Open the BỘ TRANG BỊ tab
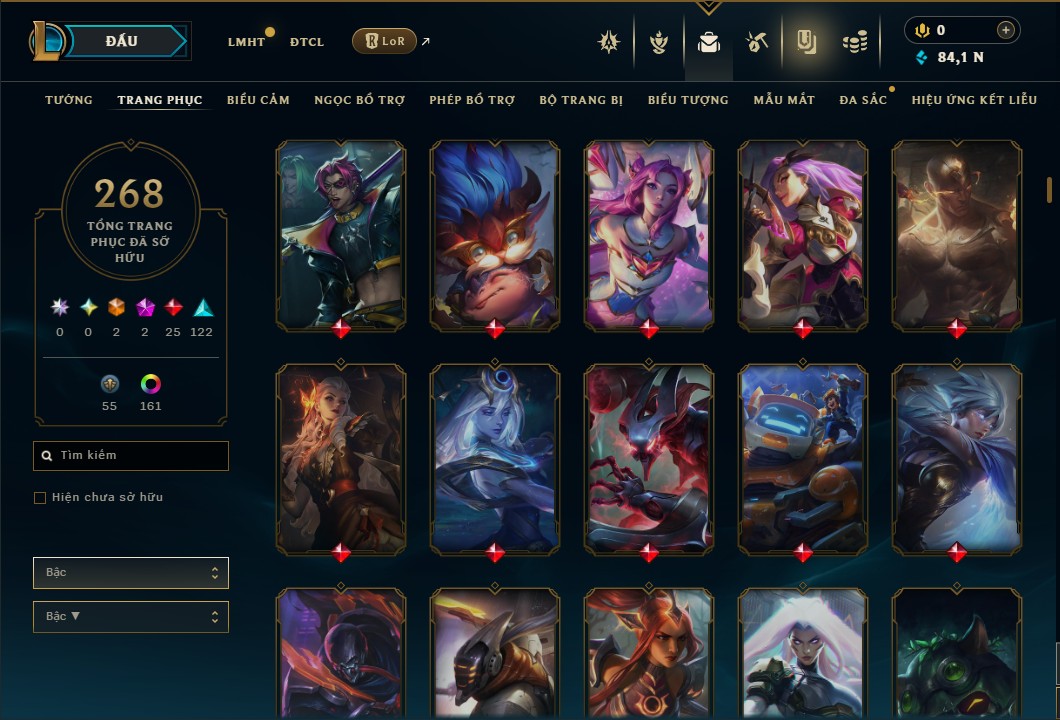 pos(581,100)
